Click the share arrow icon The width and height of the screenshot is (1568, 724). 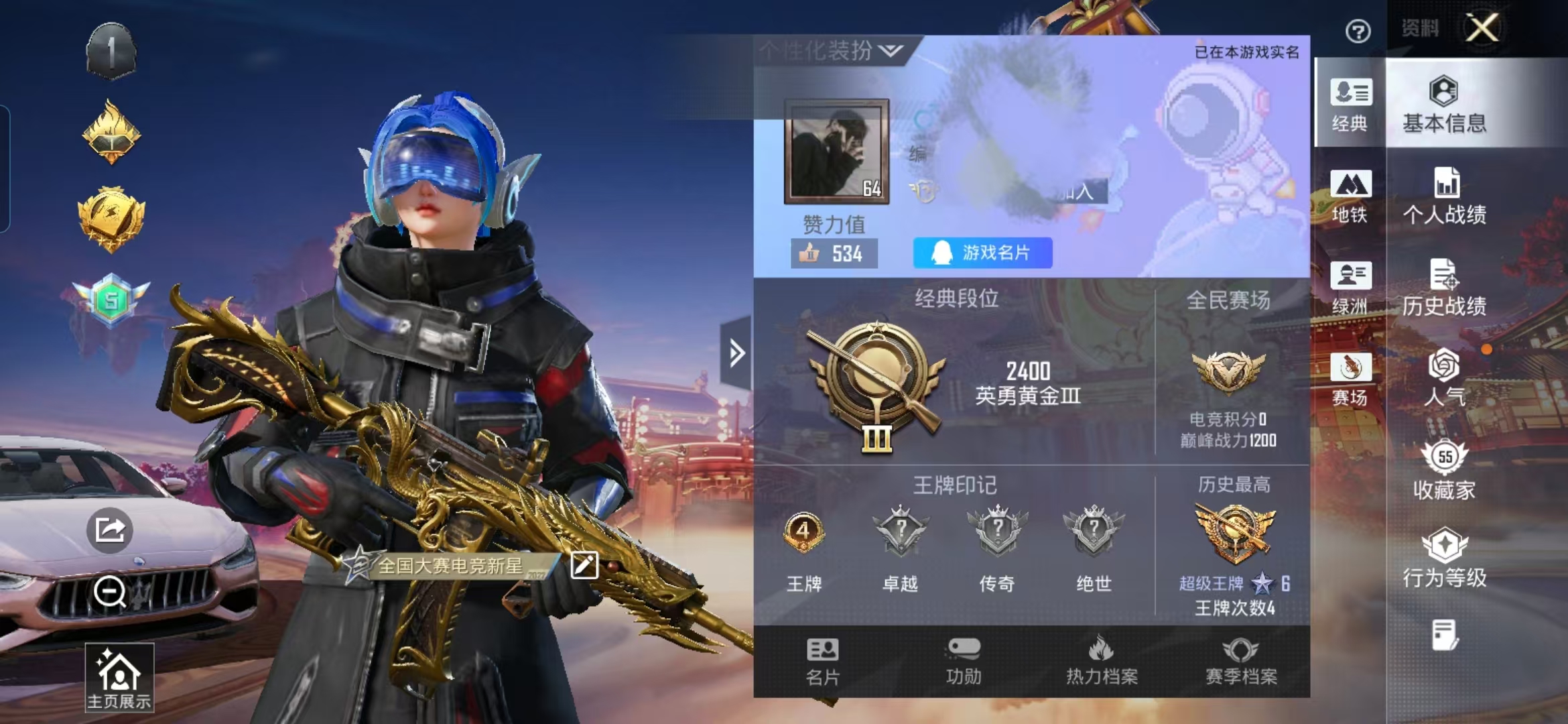click(x=110, y=530)
